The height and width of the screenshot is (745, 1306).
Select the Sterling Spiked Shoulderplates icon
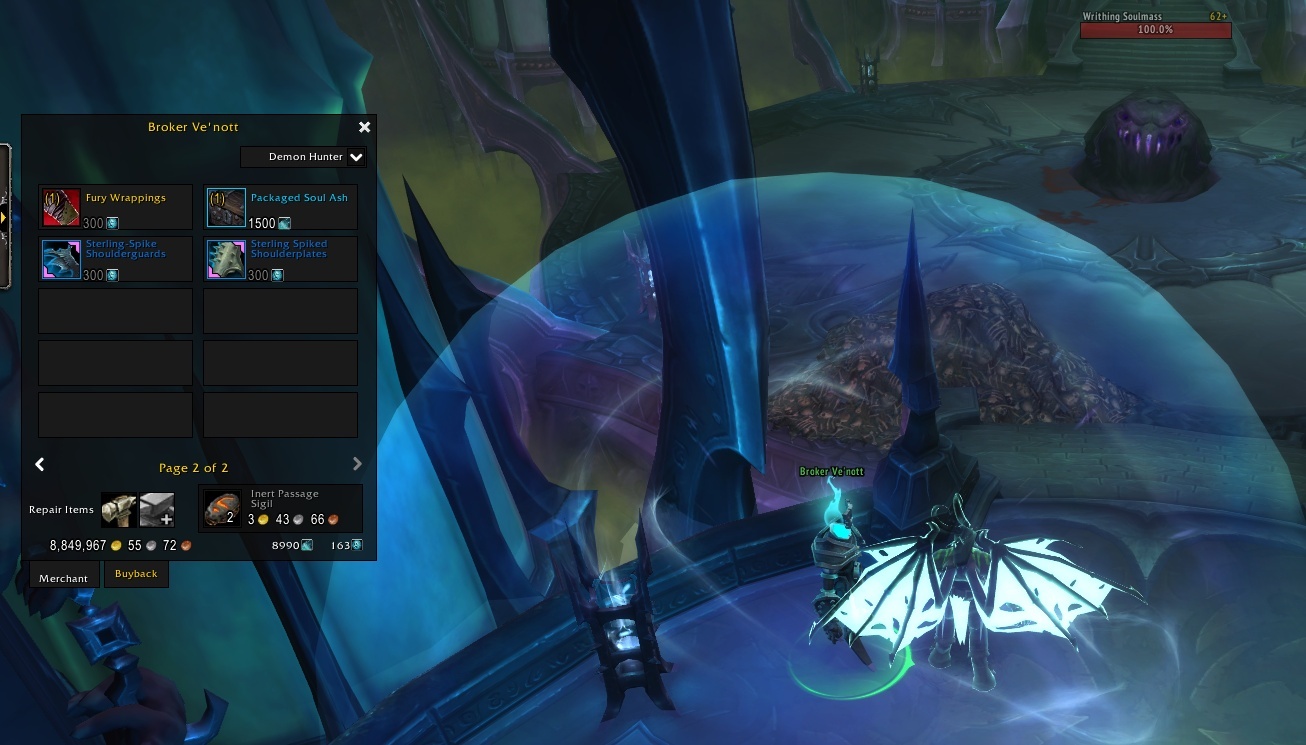(x=226, y=258)
